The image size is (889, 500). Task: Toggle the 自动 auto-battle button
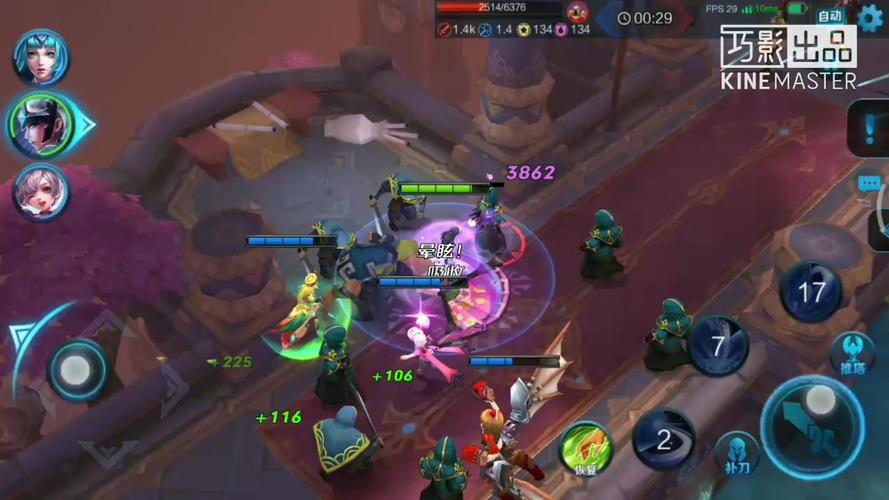coord(830,16)
